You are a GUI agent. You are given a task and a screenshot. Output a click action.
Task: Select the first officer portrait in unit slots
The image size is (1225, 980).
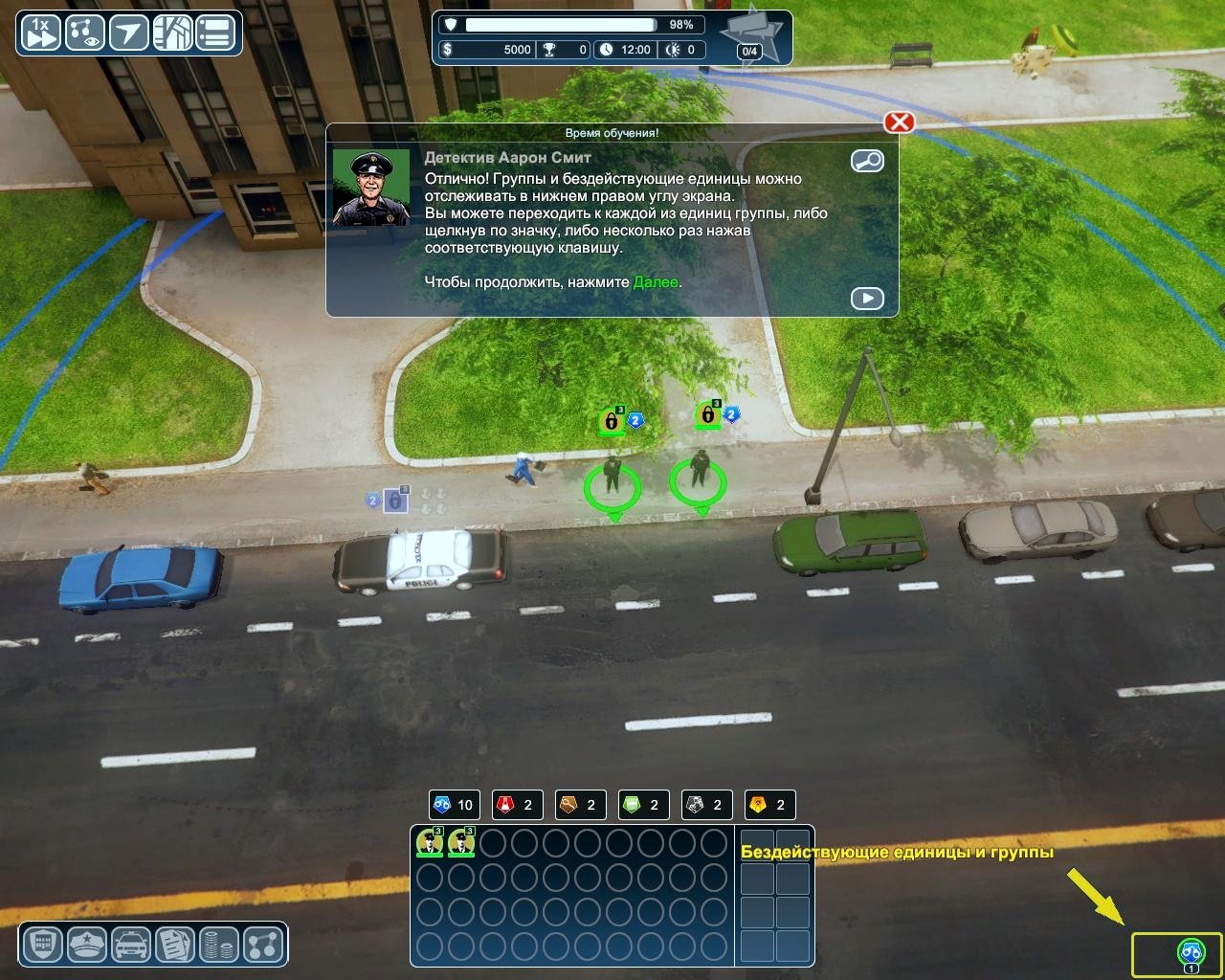[x=428, y=843]
